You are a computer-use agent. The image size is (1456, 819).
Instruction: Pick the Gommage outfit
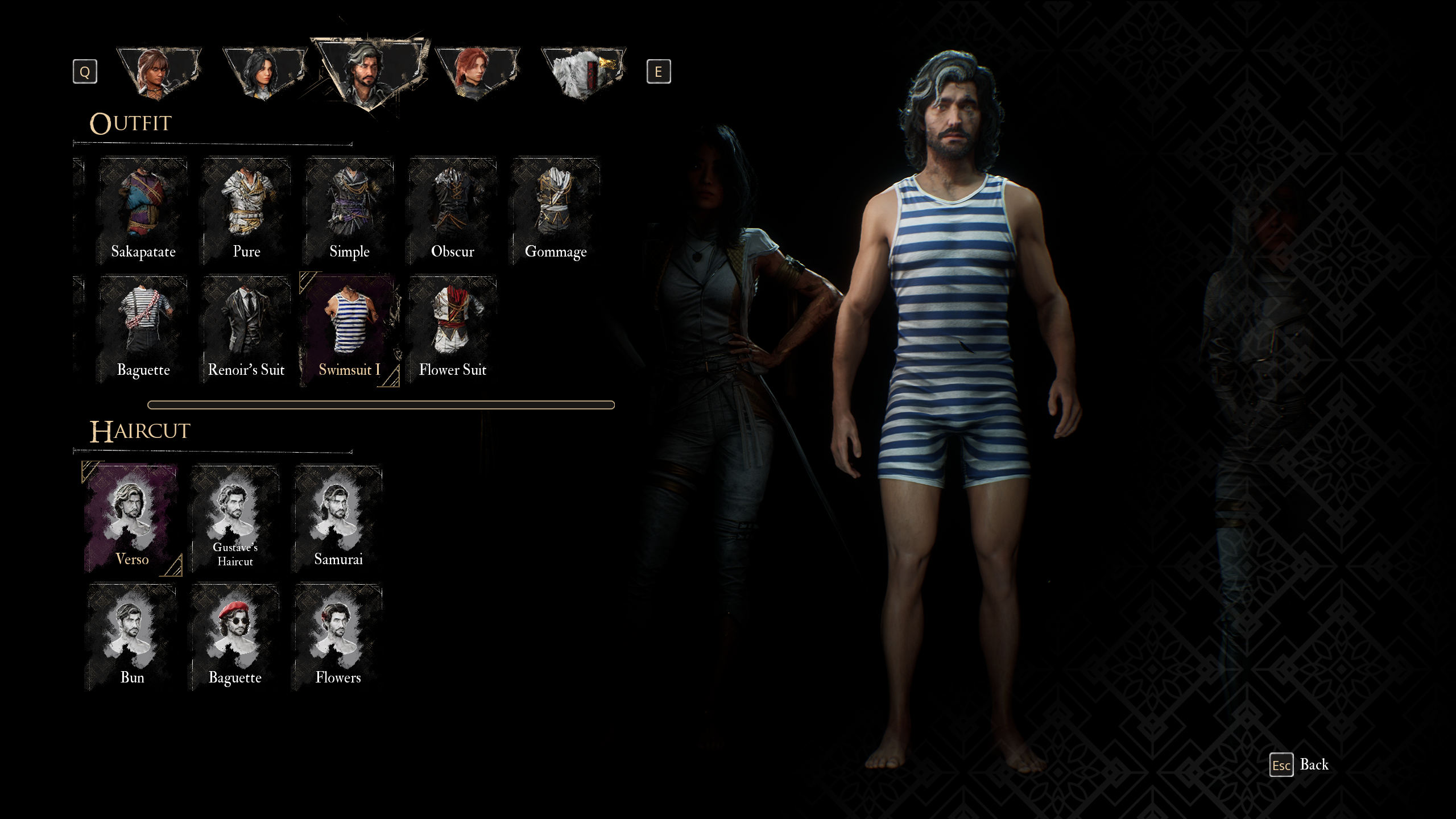(555, 211)
